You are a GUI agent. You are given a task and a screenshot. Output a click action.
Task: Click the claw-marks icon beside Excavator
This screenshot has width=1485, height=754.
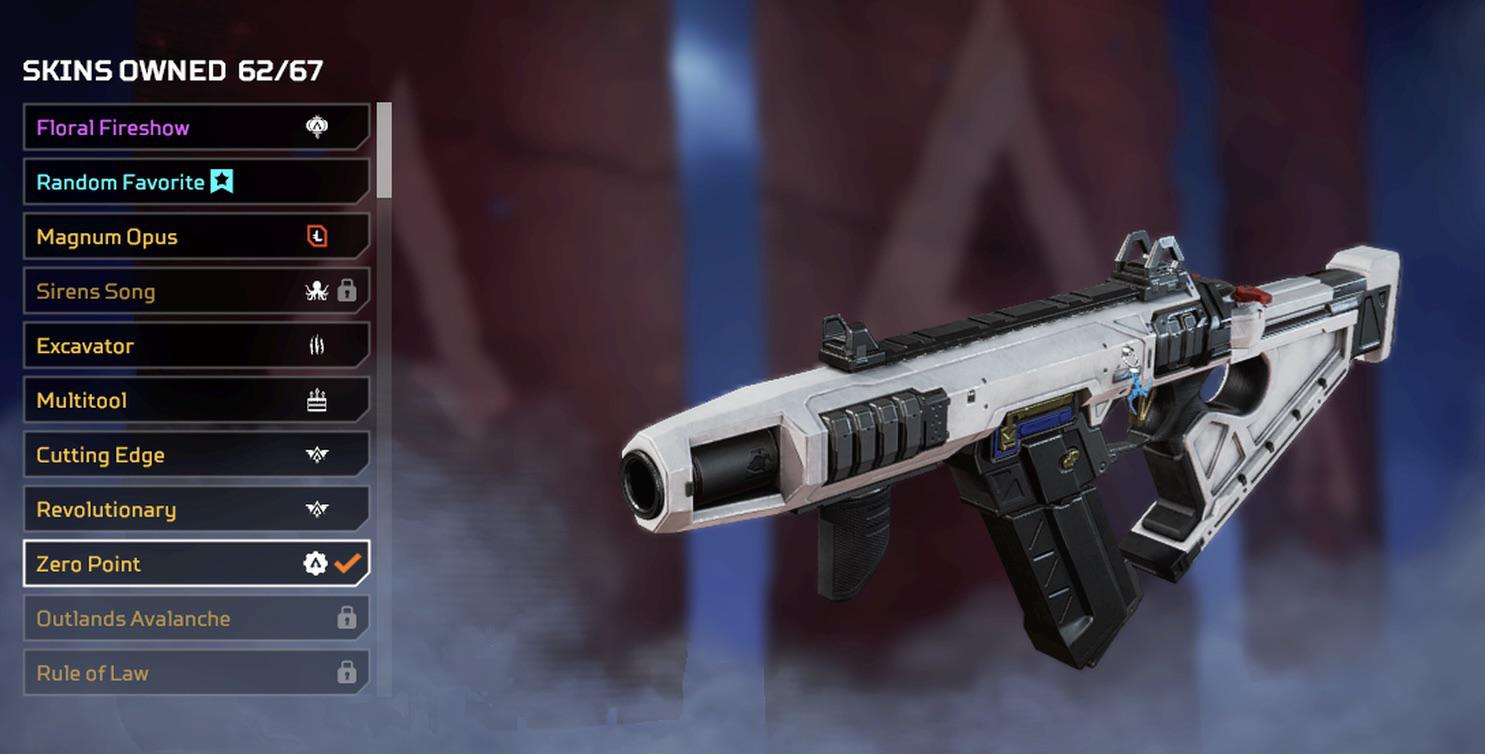click(x=314, y=345)
